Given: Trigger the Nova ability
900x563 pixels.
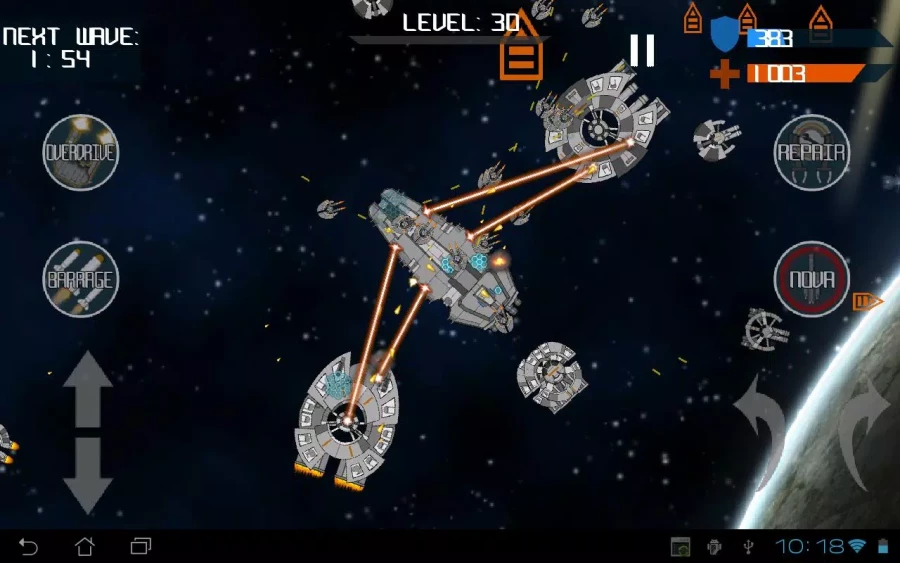Looking at the screenshot, I should click(x=812, y=279).
